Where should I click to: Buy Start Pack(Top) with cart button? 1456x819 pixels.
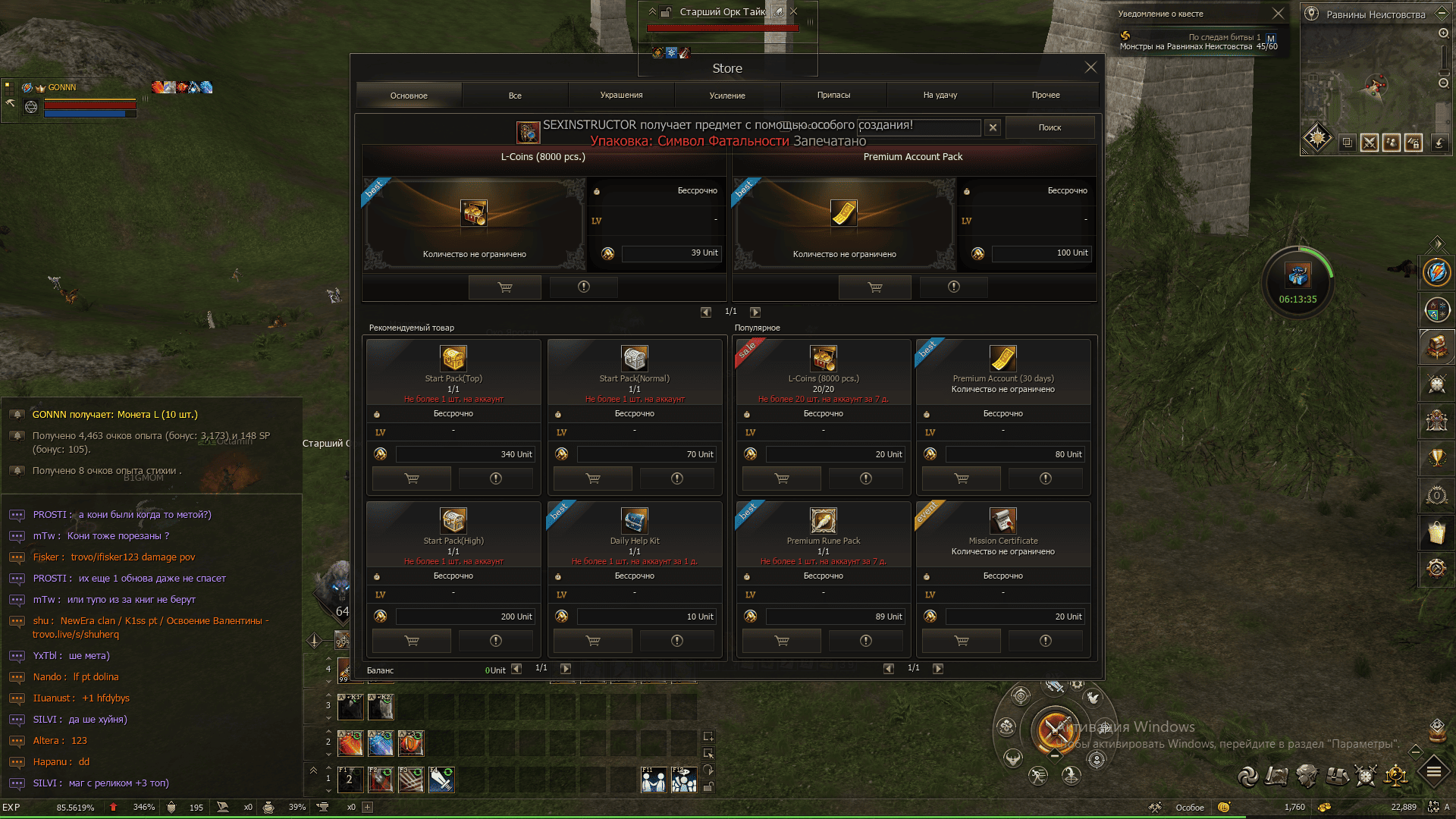click(412, 479)
